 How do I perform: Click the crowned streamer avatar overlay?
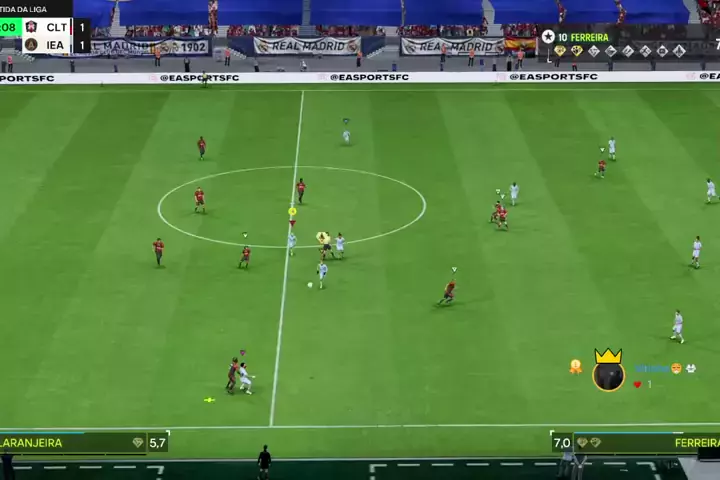coord(608,373)
